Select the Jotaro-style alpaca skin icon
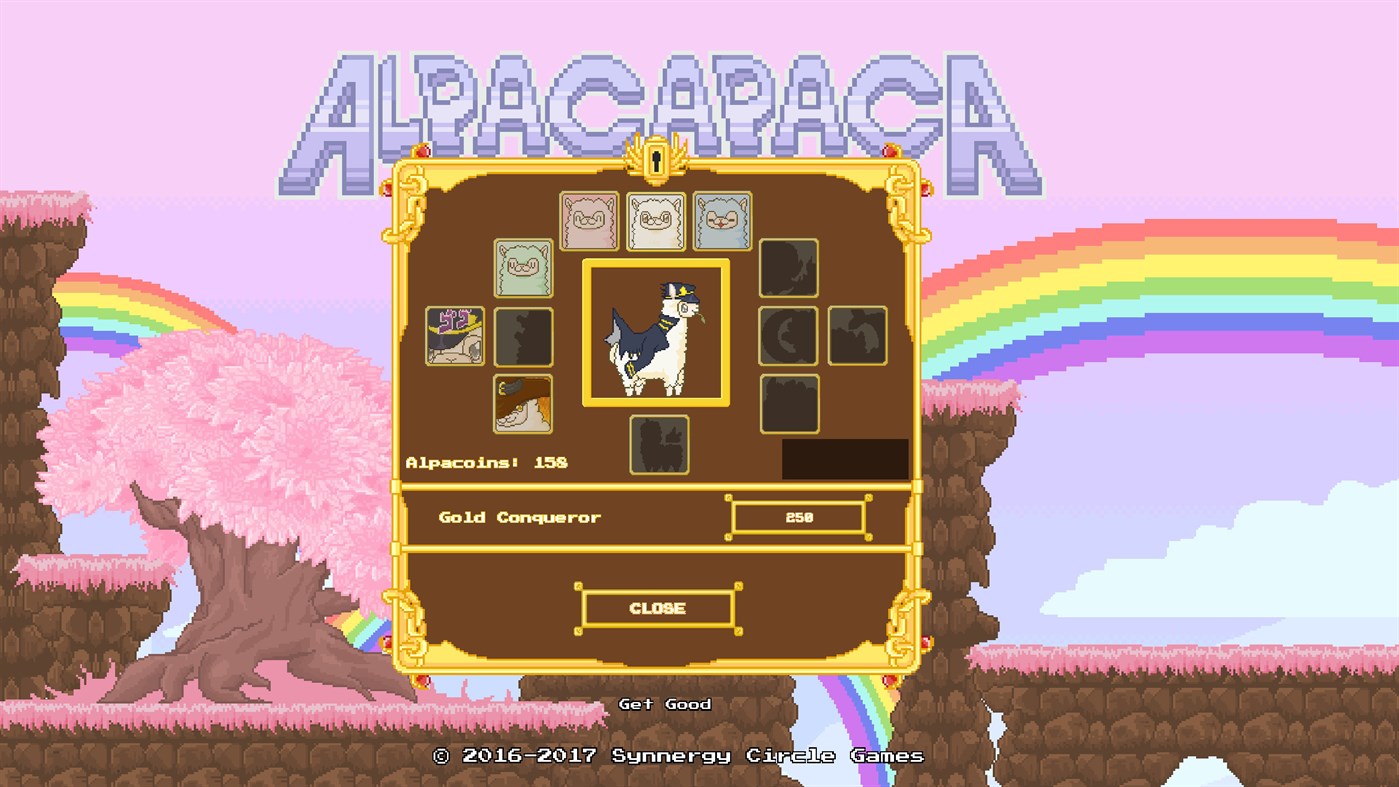This screenshot has height=787, width=1399. point(455,335)
